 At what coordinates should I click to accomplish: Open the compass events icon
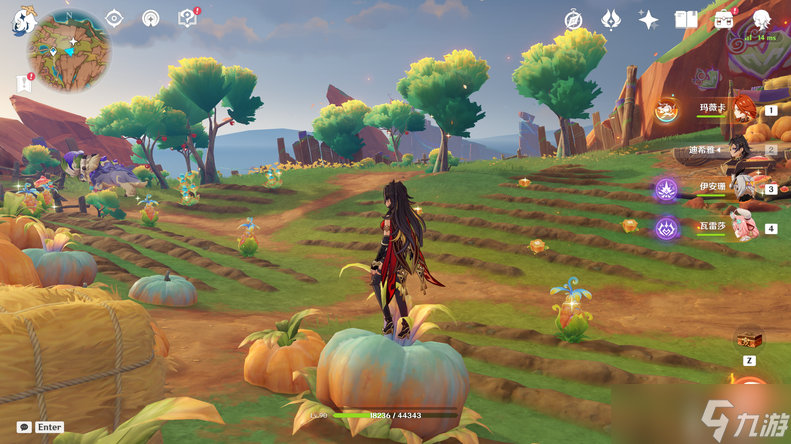tap(573, 20)
